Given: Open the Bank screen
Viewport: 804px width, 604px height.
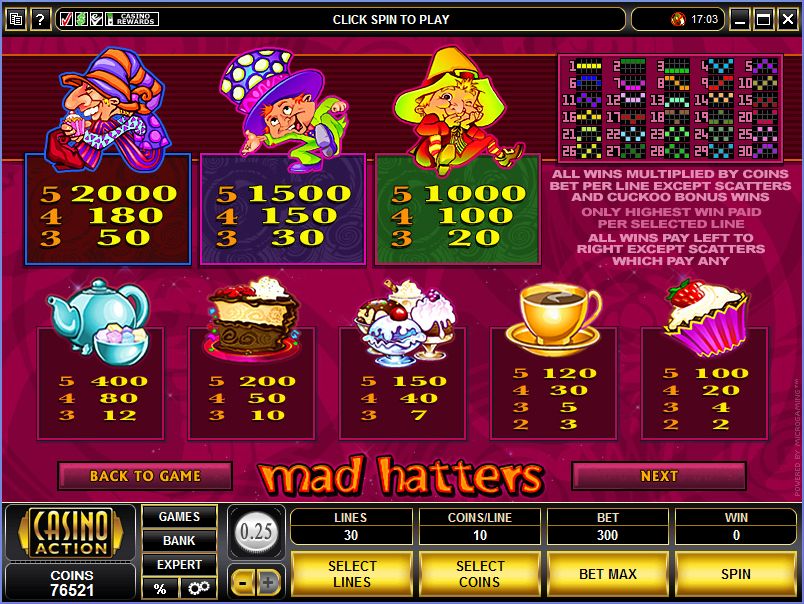Looking at the screenshot, I should point(179,541).
